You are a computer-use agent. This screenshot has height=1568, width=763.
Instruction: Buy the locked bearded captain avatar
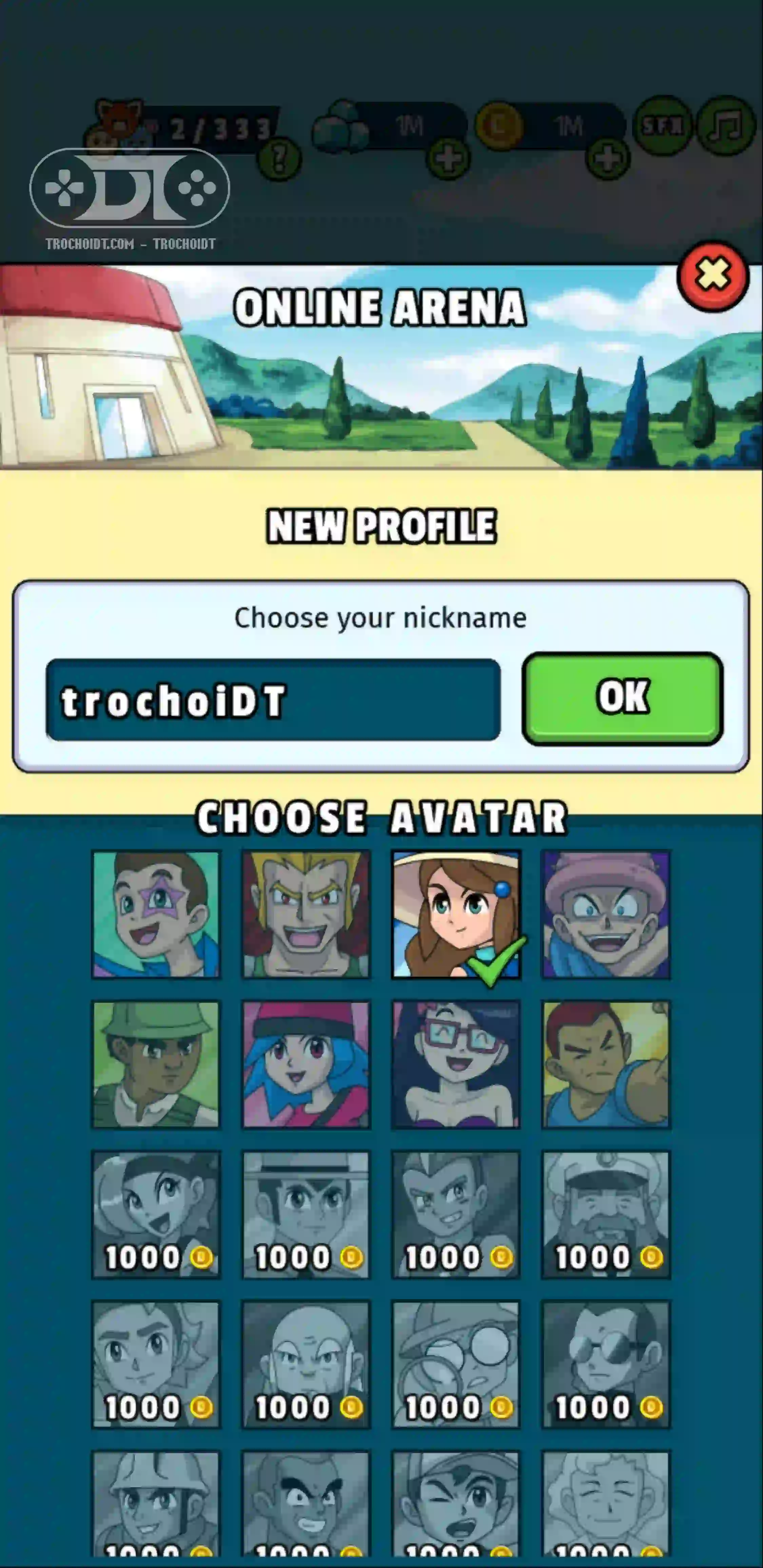point(606,1214)
